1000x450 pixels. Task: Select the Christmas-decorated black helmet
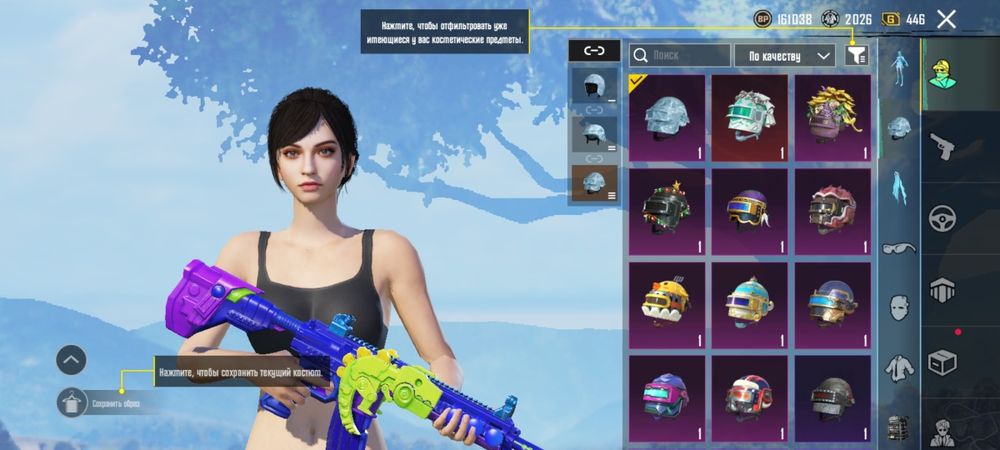pyautogui.click(x=667, y=211)
